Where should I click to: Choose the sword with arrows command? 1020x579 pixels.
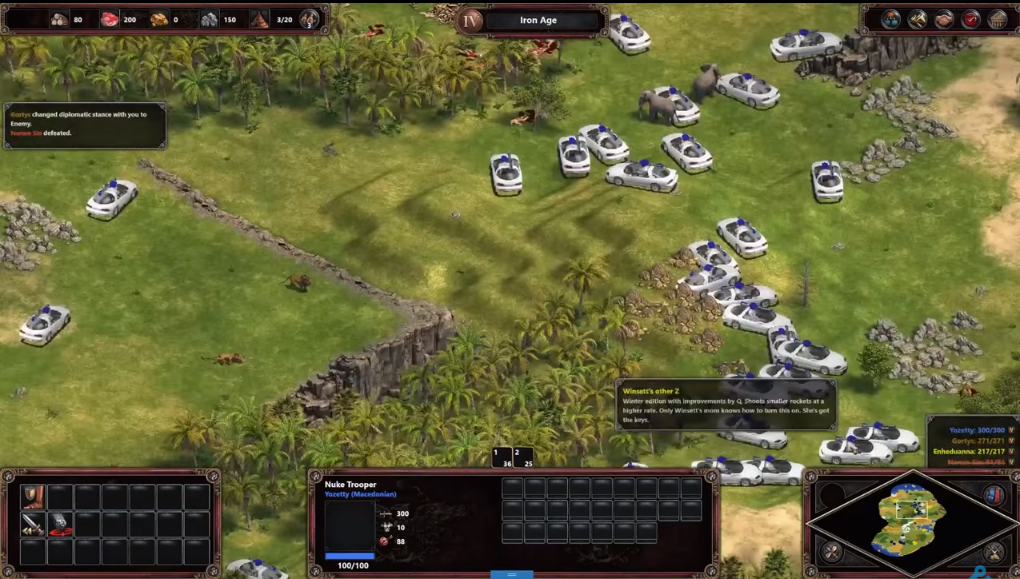[33, 524]
